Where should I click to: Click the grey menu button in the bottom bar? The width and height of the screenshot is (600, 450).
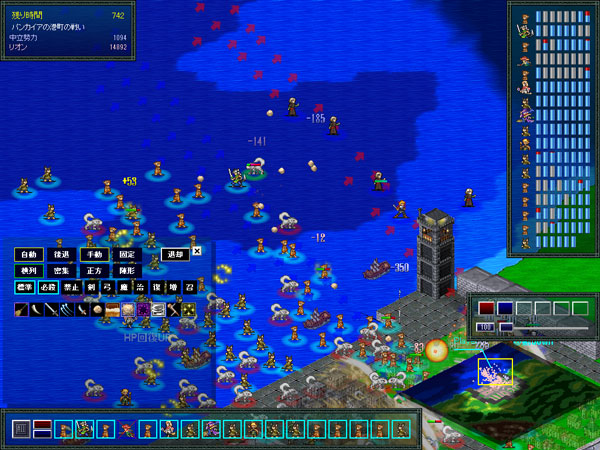tap(22, 430)
